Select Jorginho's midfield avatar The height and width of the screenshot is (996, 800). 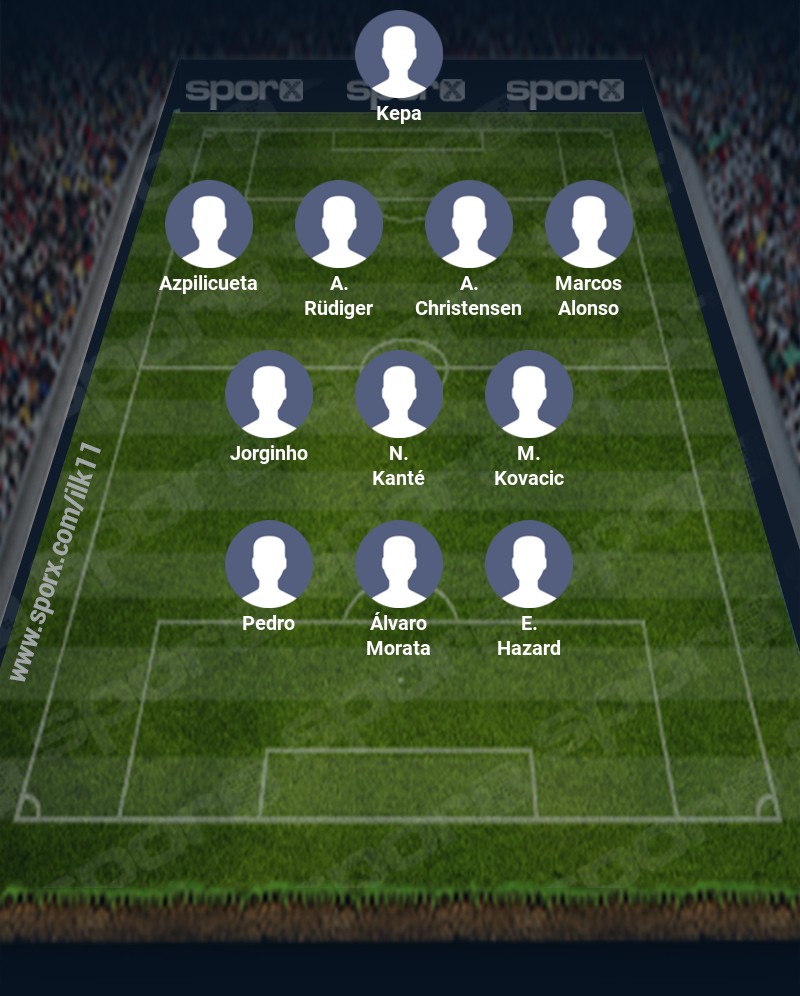tap(269, 394)
